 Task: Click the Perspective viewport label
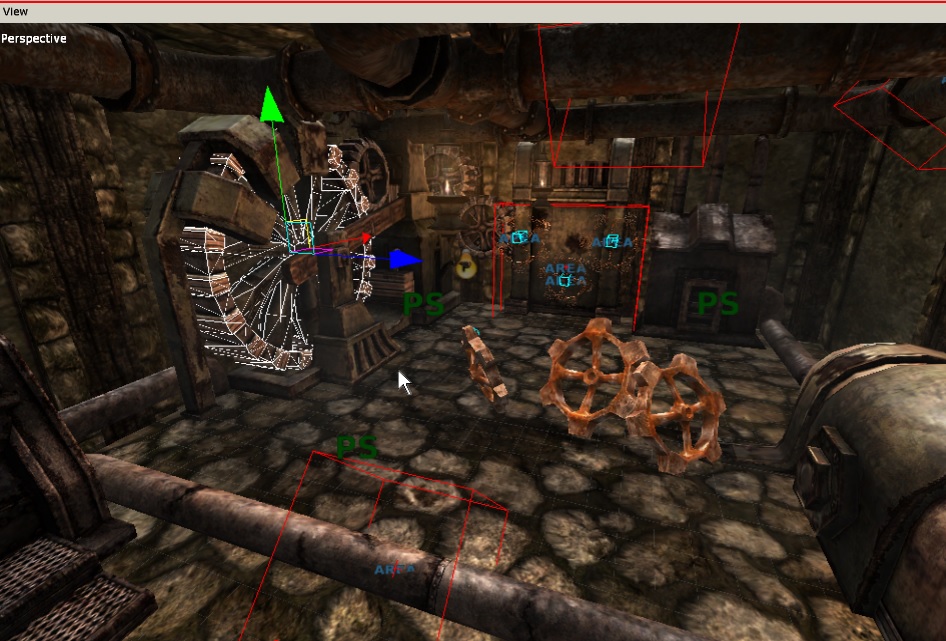coord(34,39)
